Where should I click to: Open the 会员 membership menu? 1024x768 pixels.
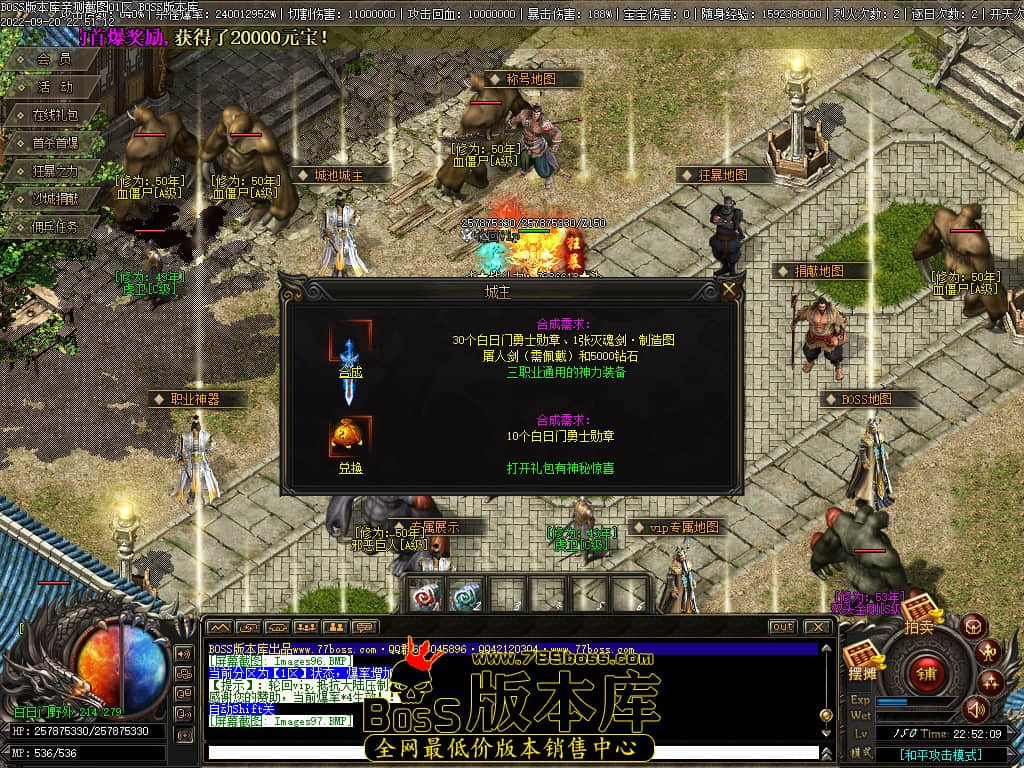point(54,59)
